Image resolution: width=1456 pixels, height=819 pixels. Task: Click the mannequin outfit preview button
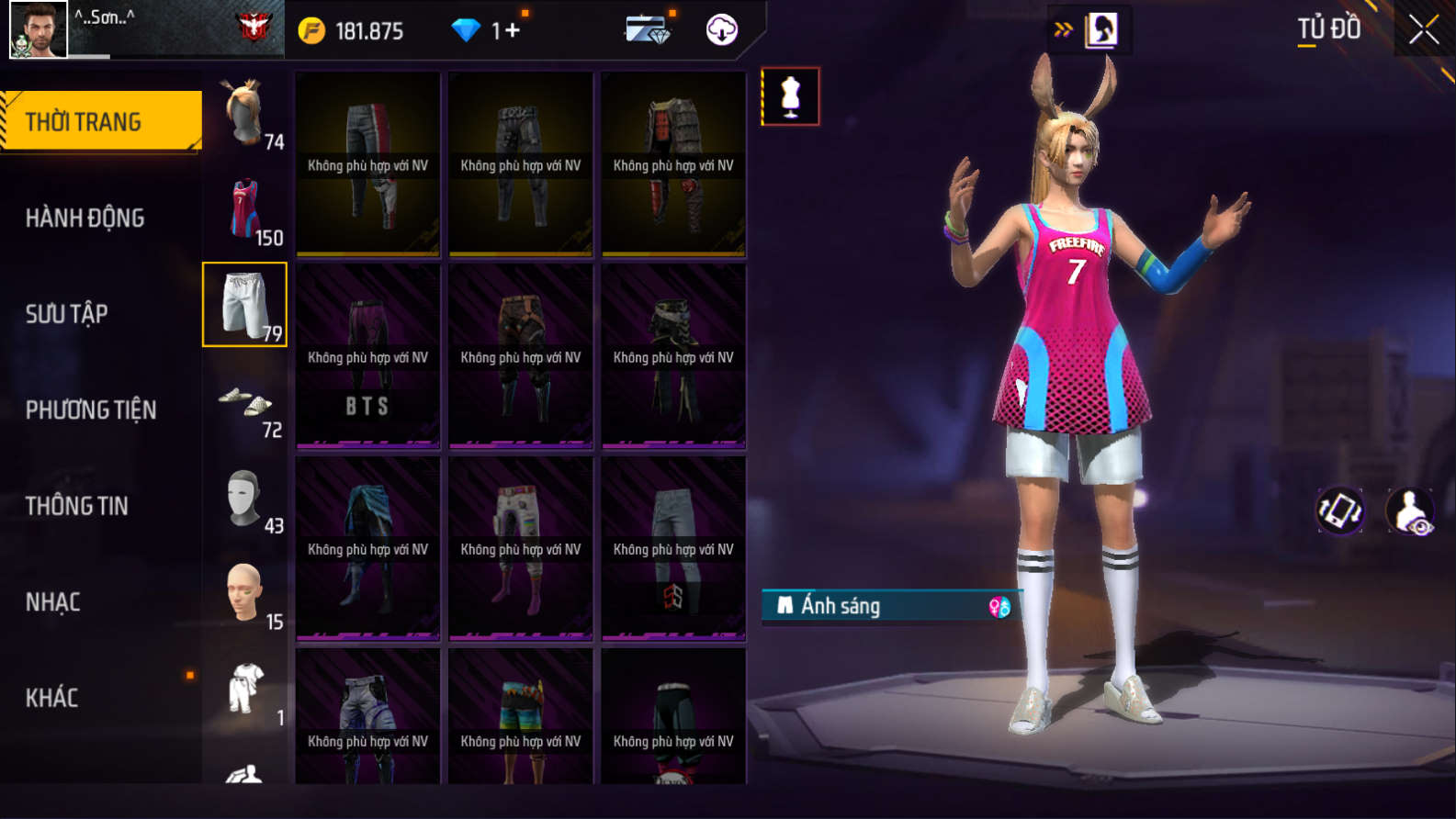(790, 96)
